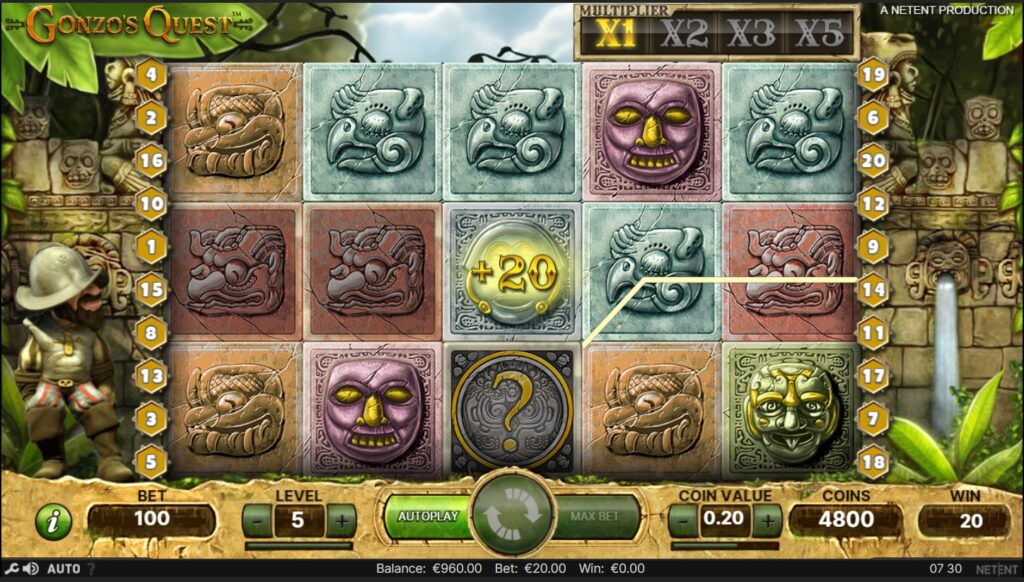
Task: Raise the coin value
Action: point(767,520)
